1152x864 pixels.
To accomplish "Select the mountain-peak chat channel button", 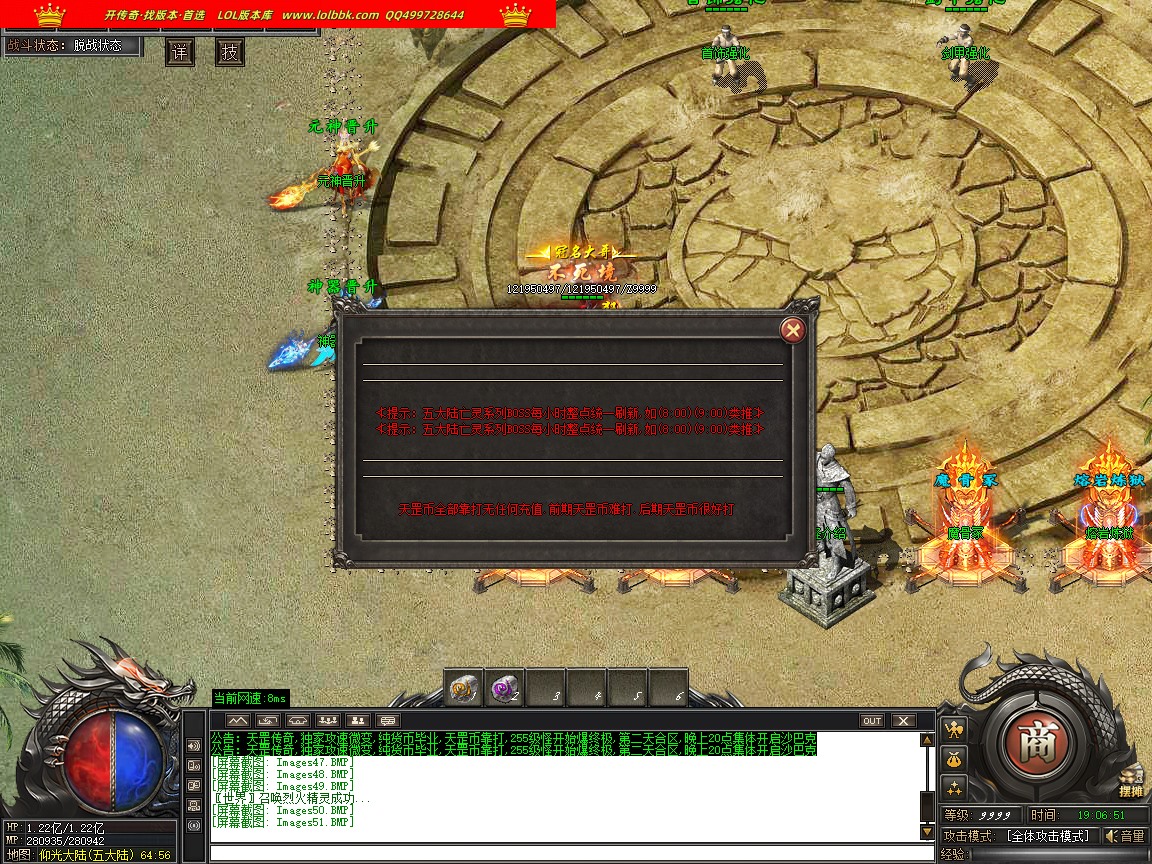I will pyautogui.click(x=237, y=720).
